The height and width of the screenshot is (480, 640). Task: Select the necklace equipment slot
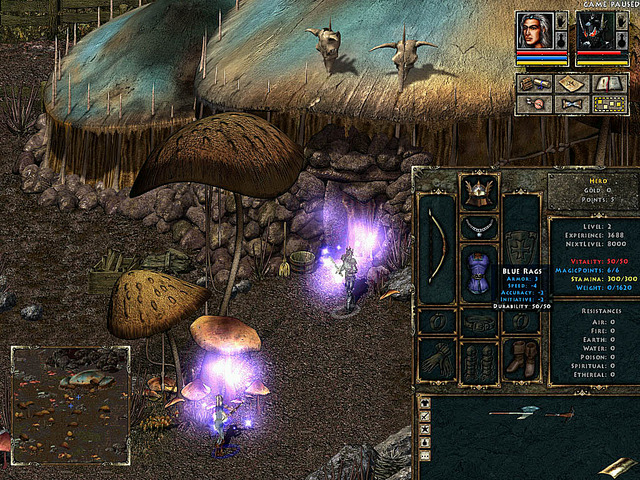[x=478, y=227]
